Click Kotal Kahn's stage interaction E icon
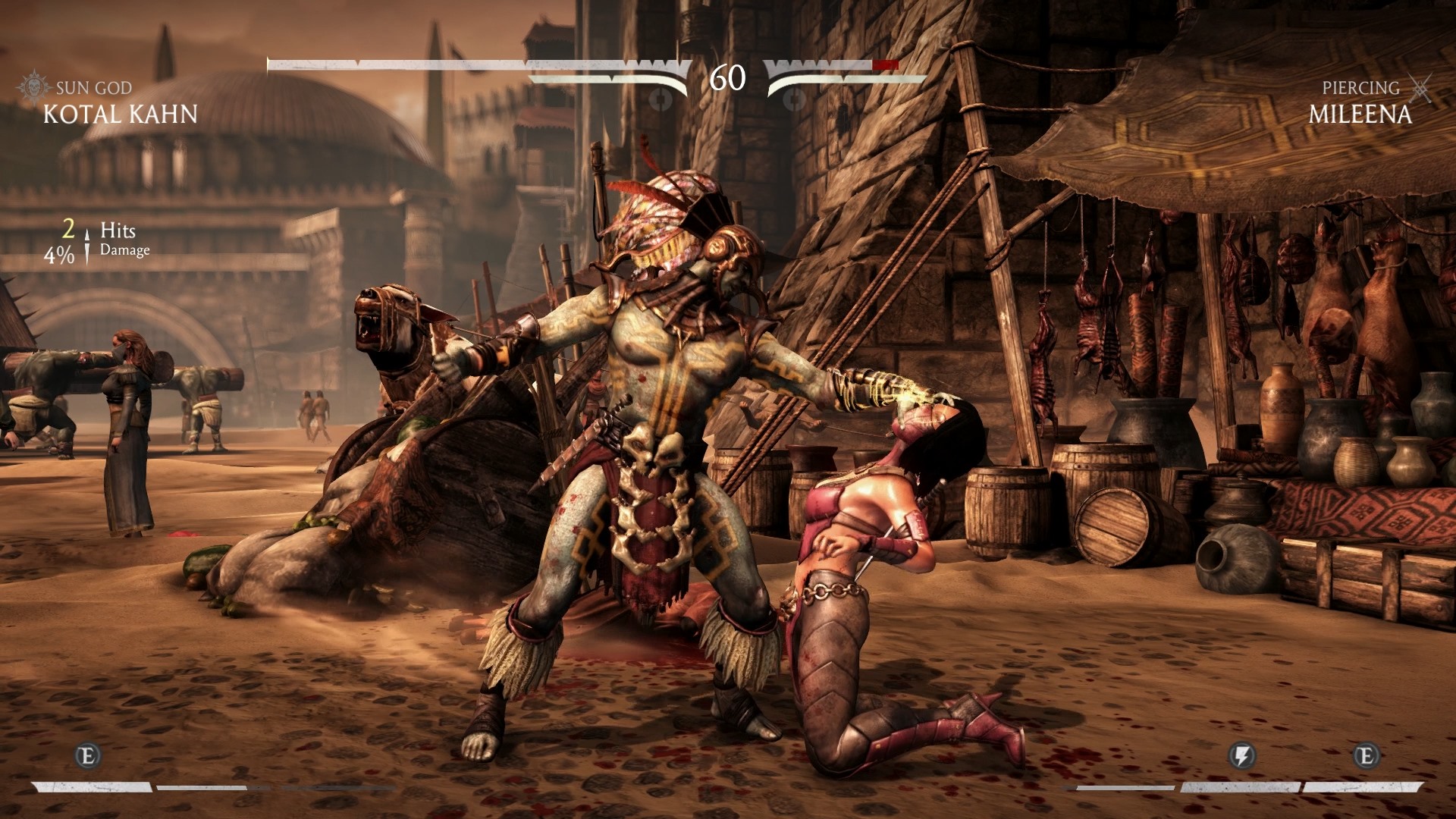Screen dimensions: 1456x819 (88, 756)
